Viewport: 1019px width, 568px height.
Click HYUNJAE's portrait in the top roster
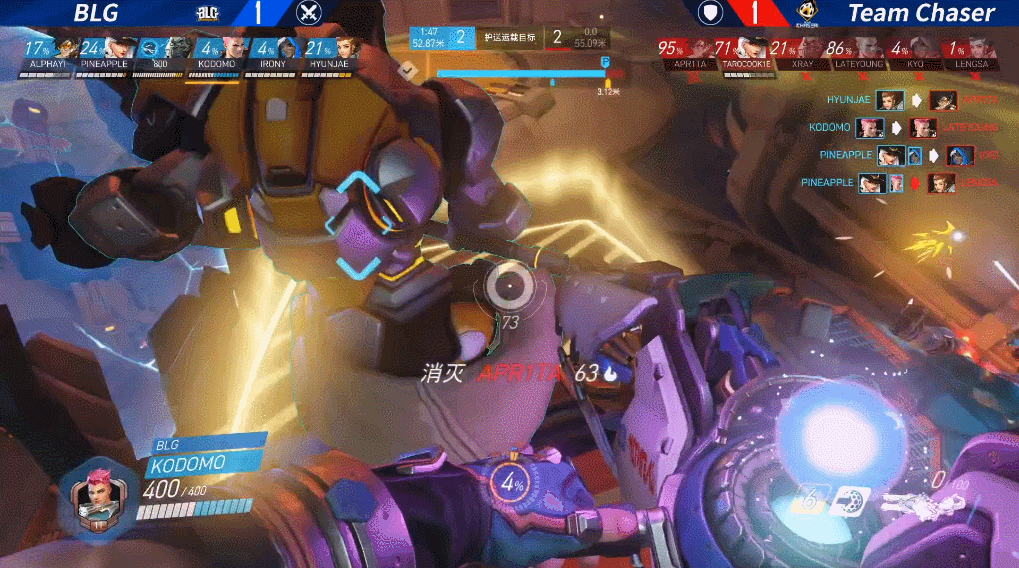pos(347,50)
